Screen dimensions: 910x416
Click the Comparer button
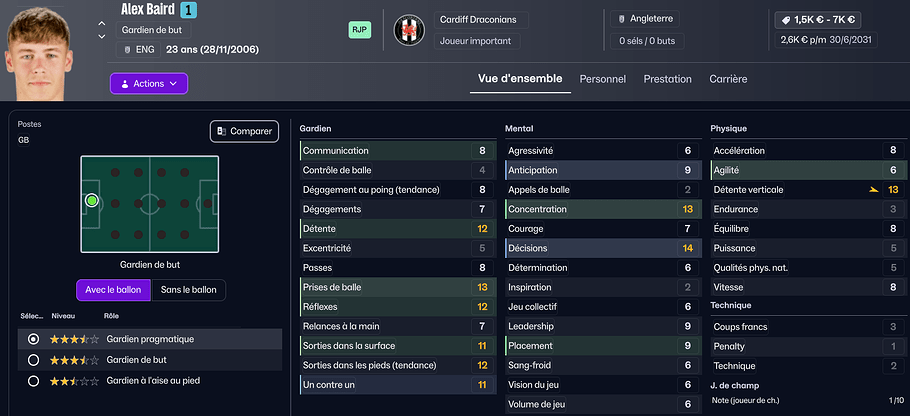(244, 131)
